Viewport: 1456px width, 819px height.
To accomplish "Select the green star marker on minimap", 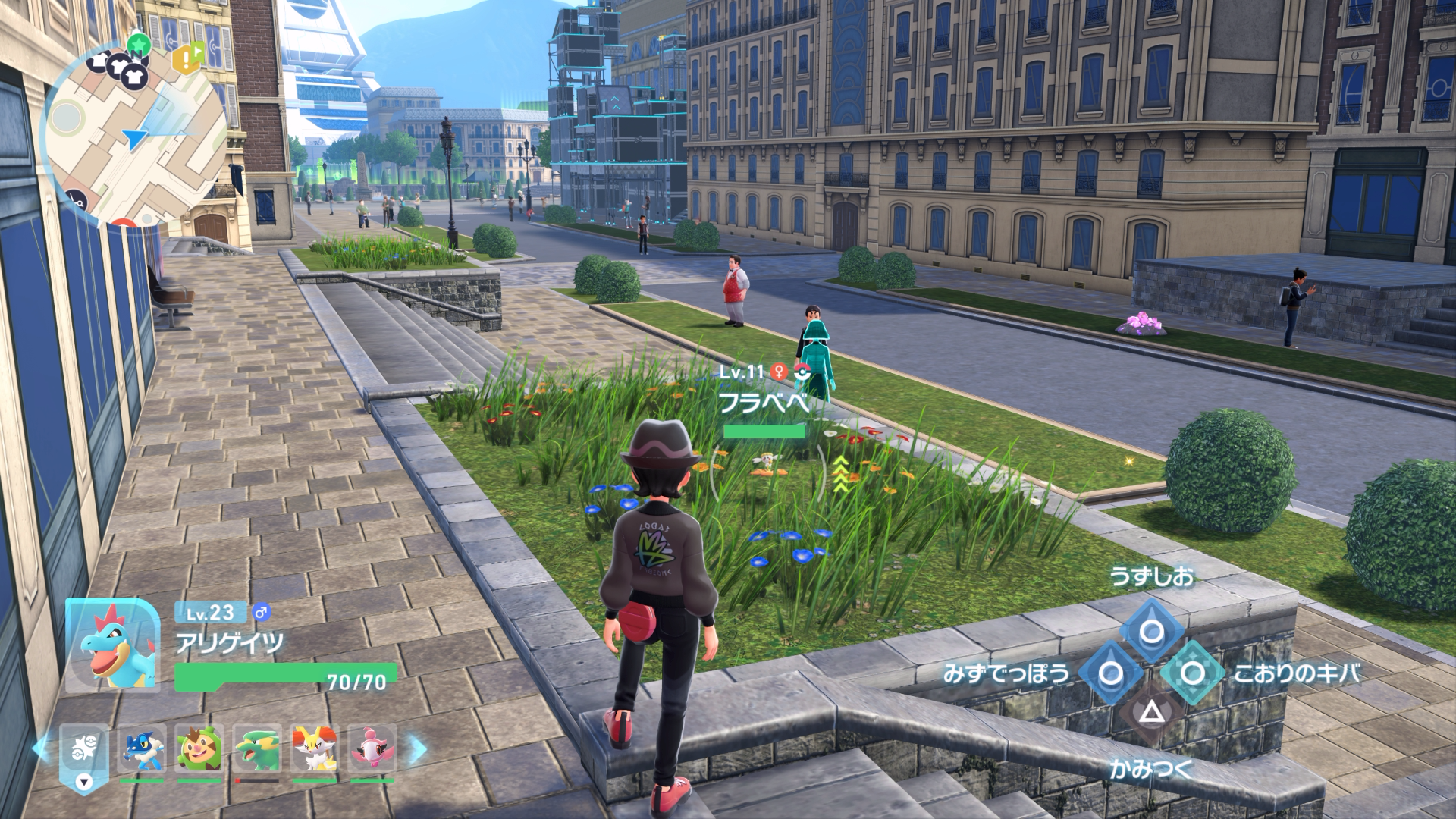I will click(x=137, y=44).
